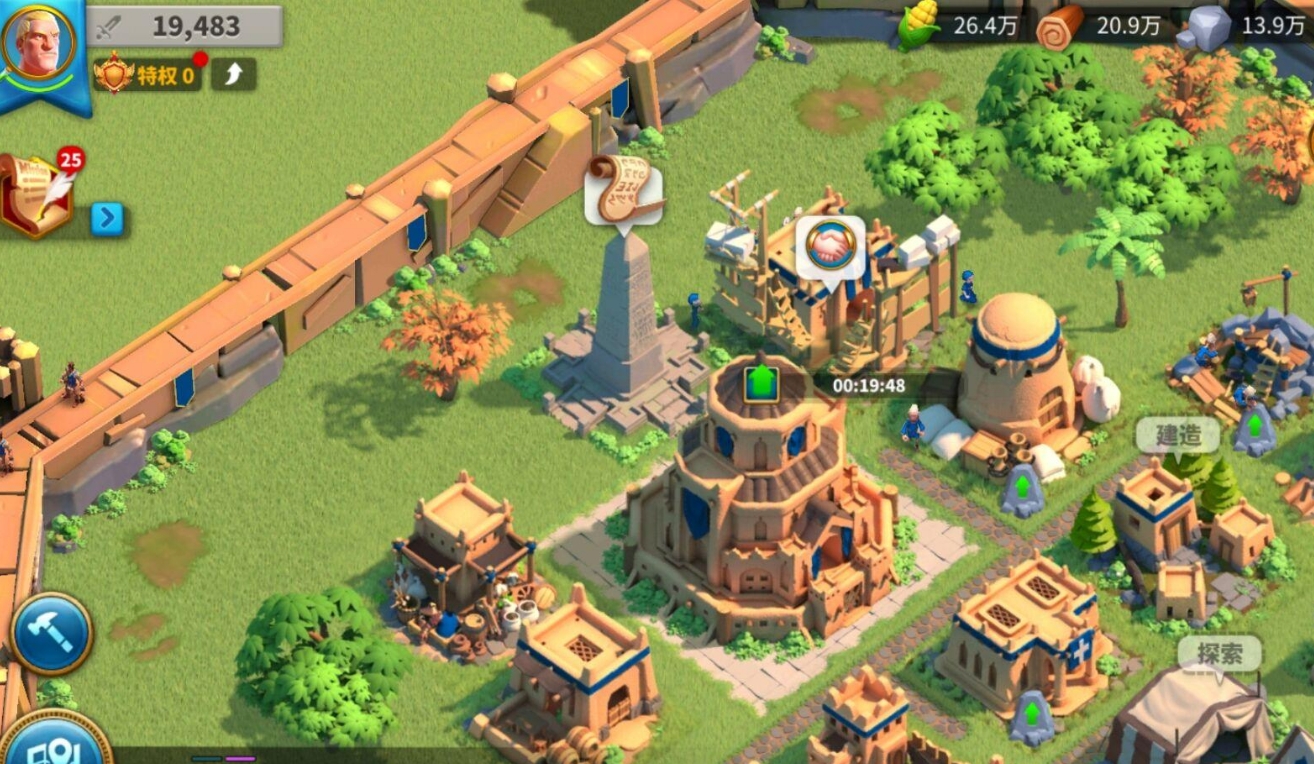Tap the white arrow button beside 特权
Screen dimensions: 1314x764
pyautogui.click(x=233, y=75)
